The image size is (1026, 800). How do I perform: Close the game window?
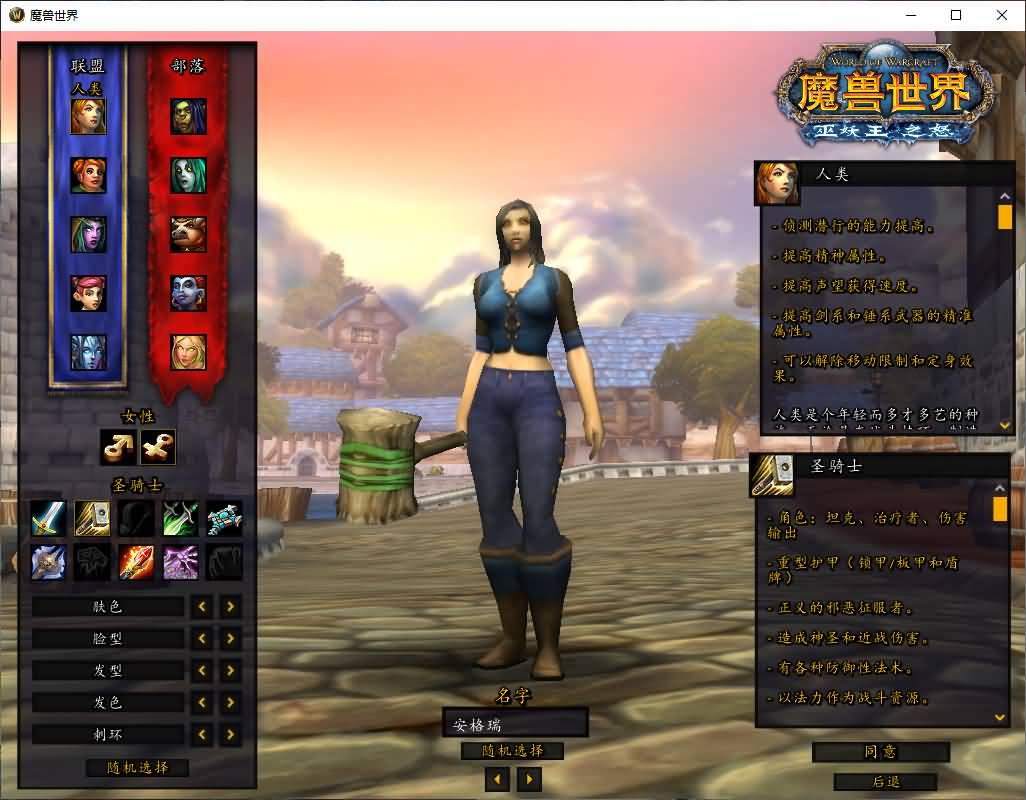1002,15
